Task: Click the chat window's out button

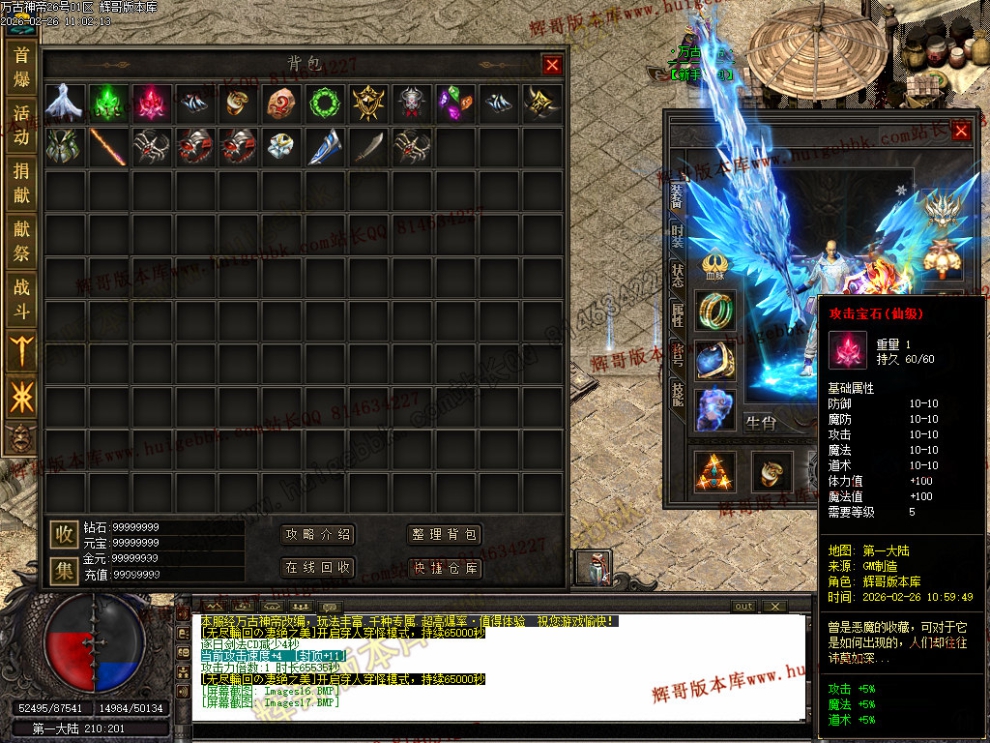Action: 743,607
